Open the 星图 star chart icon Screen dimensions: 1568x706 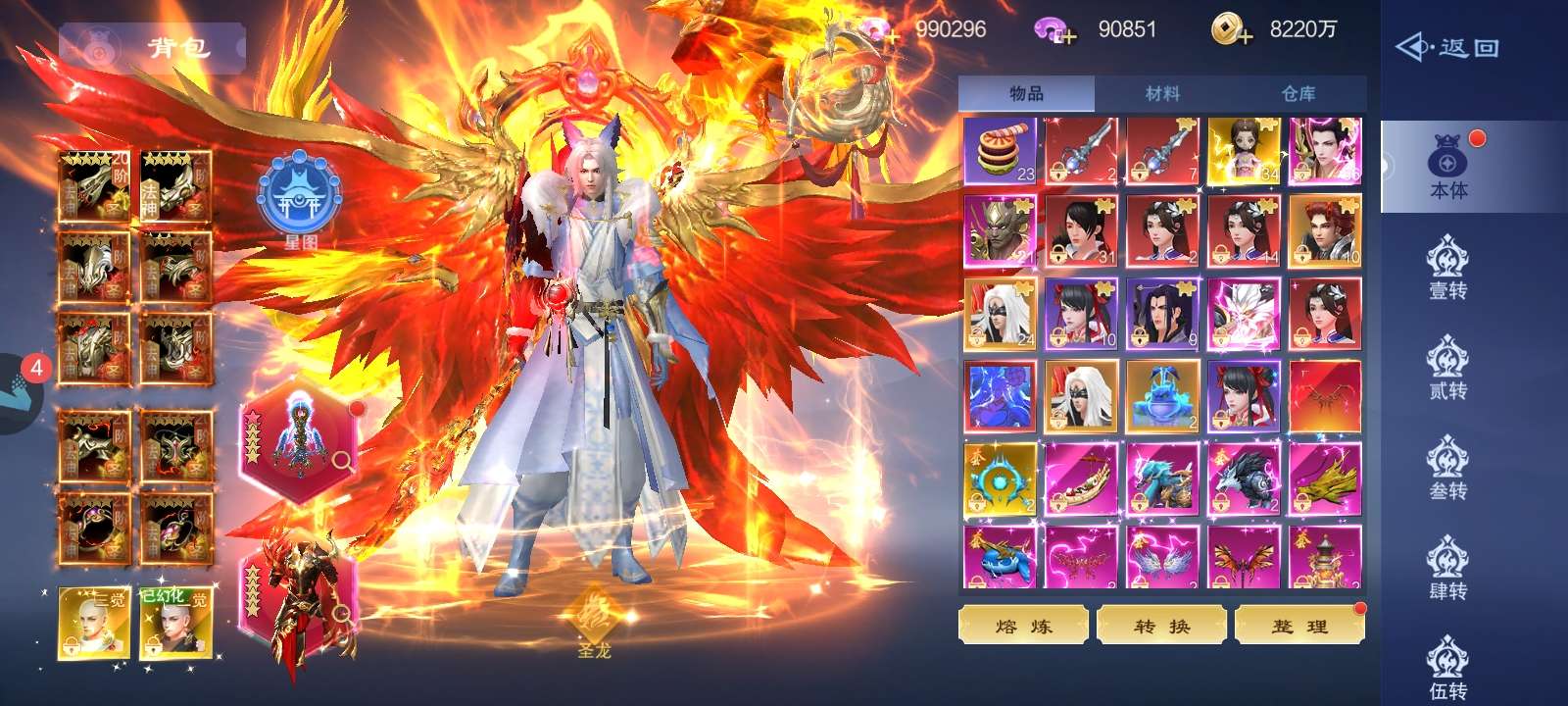pyautogui.click(x=299, y=203)
